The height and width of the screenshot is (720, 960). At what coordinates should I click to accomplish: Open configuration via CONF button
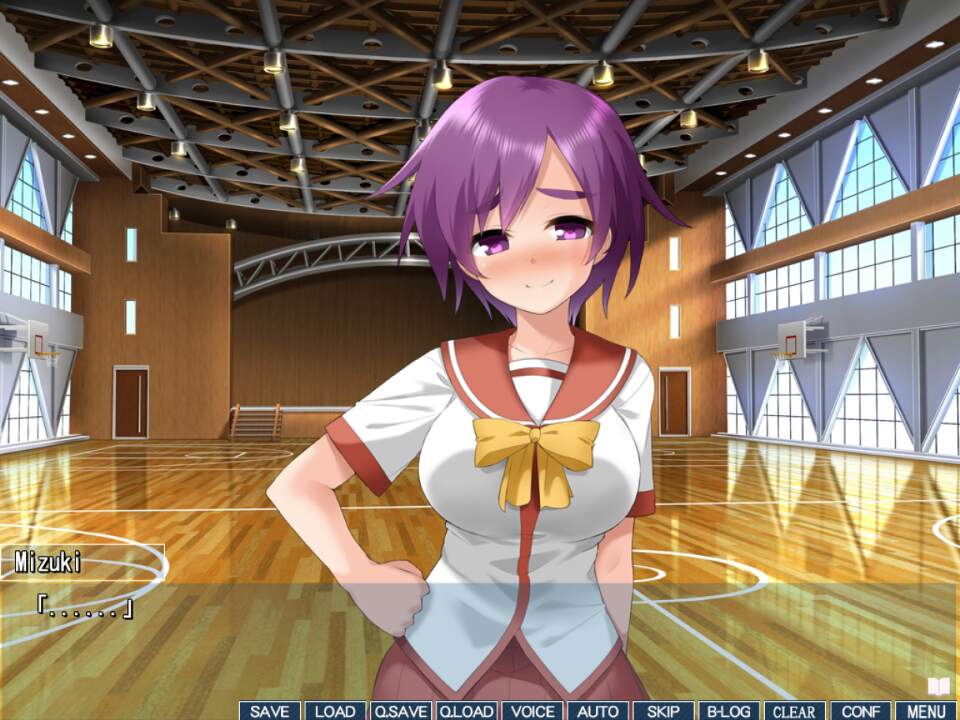[x=860, y=711]
